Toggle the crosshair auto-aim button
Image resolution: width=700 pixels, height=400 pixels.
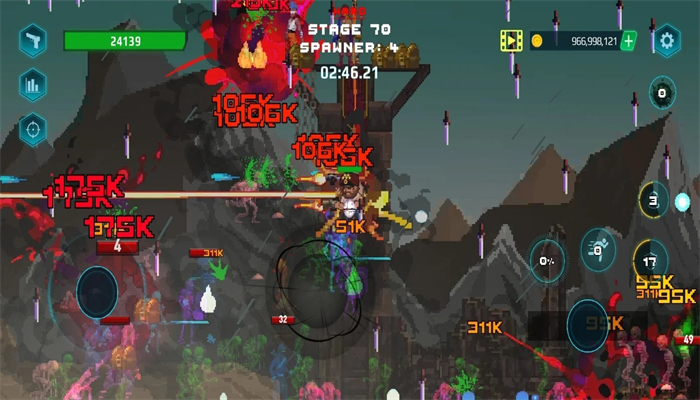click(x=33, y=128)
